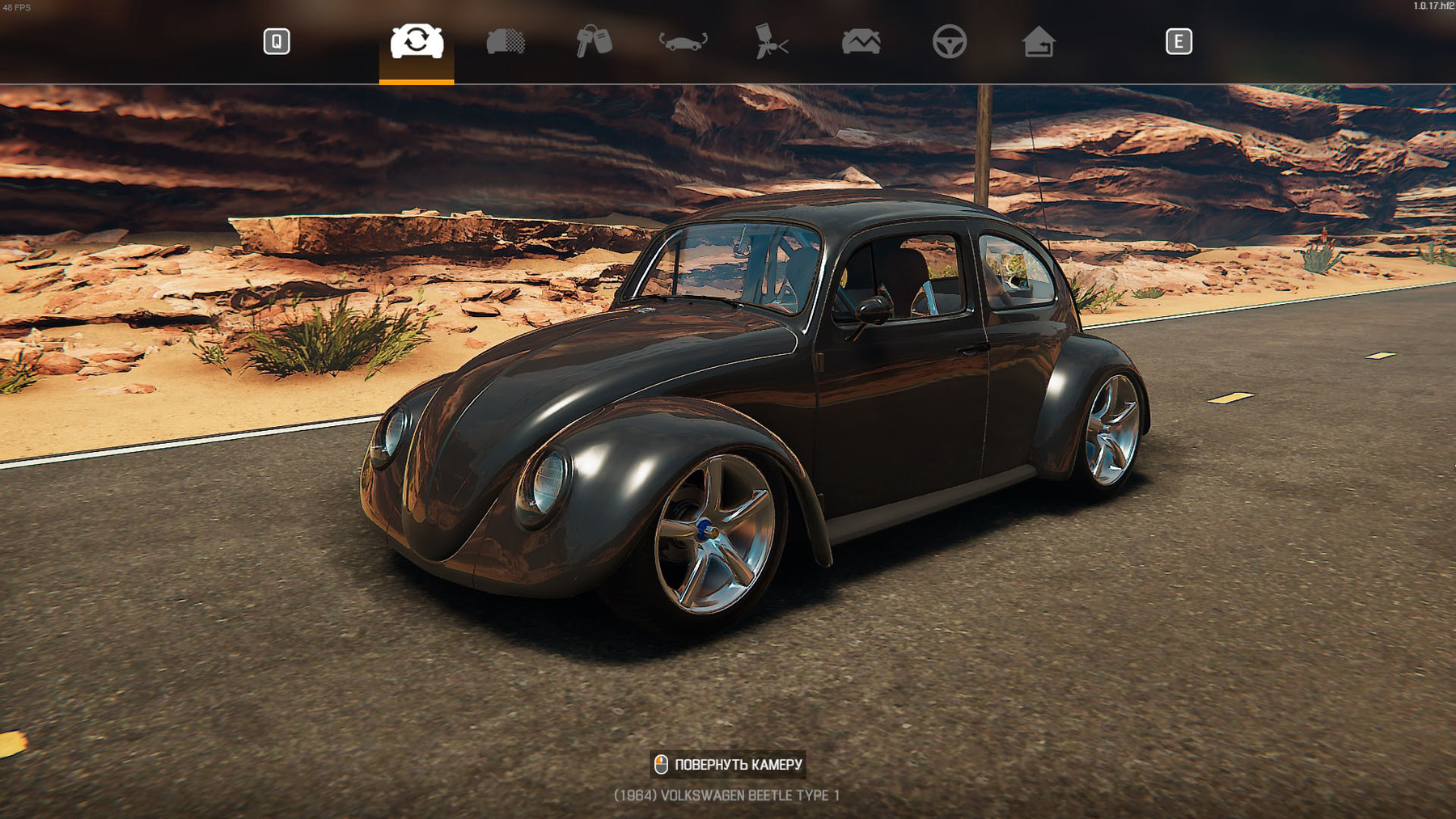Click the 48 FPS counter
The height and width of the screenshot is (819, 1456).
tap(16, 6)
